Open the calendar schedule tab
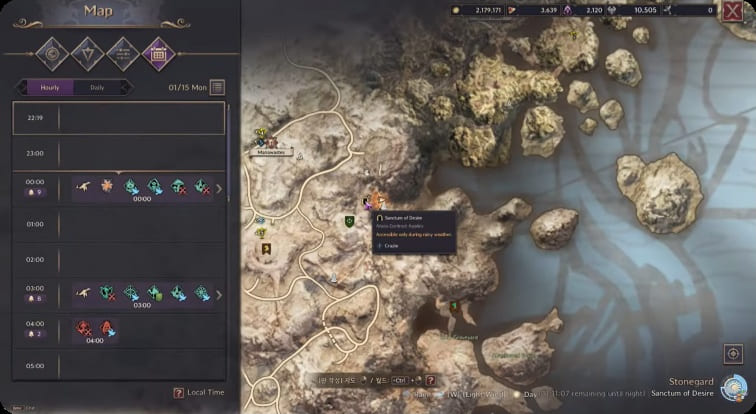The image size is (756, 414). (x=157, y=51)
